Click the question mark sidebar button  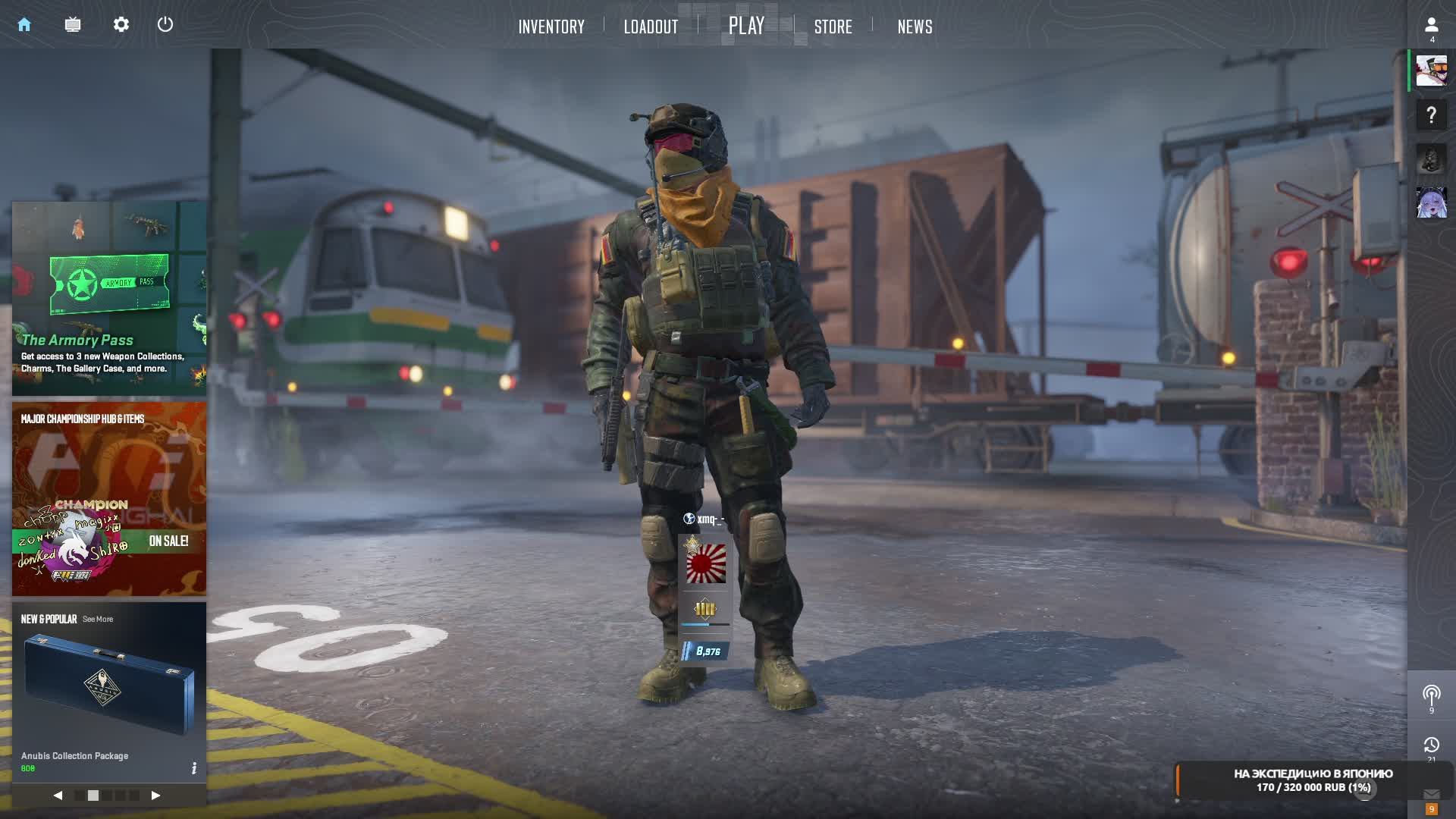pyautogui.click(x=1431, y=115)
